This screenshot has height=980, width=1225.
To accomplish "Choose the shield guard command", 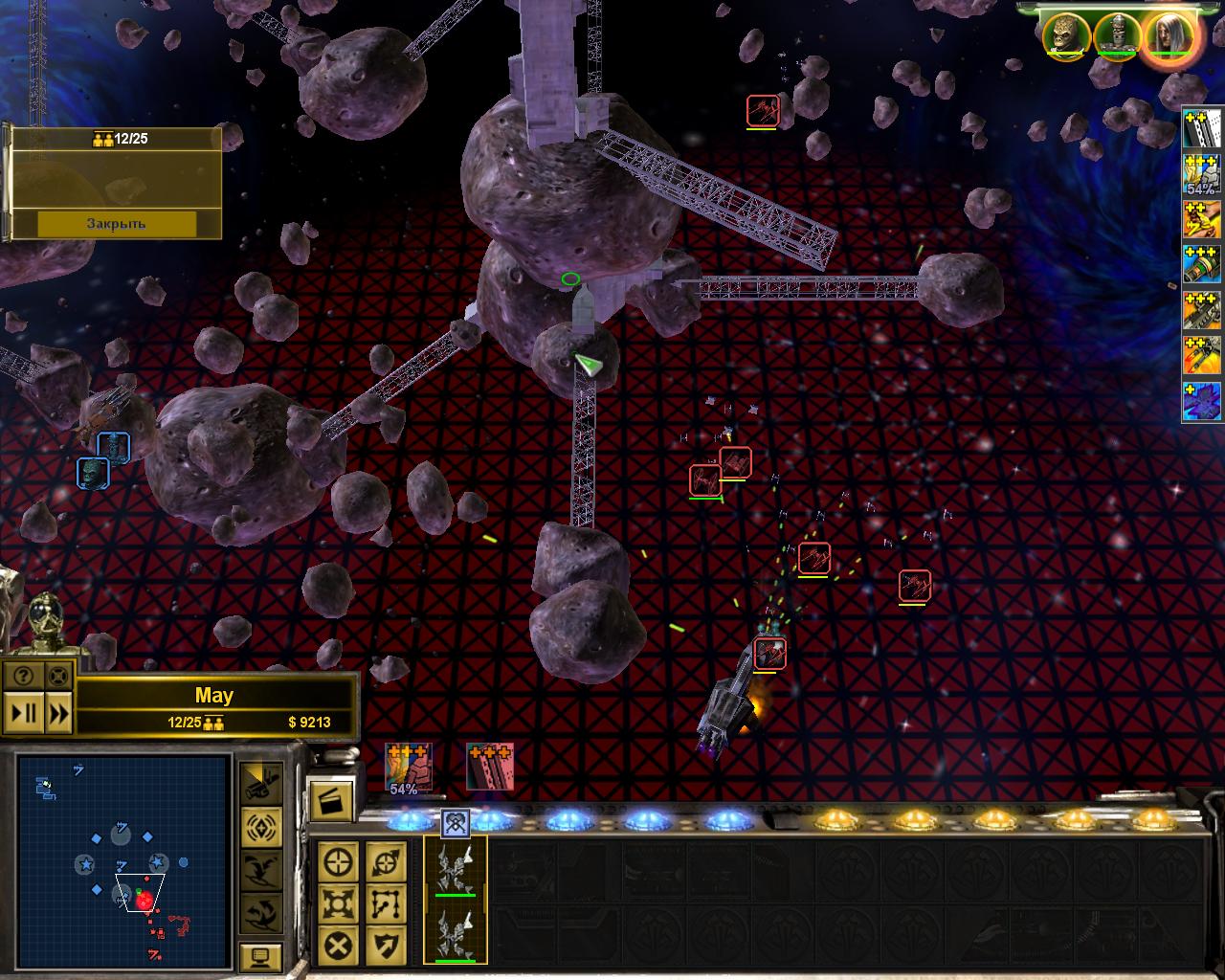I will pos(385,947).
